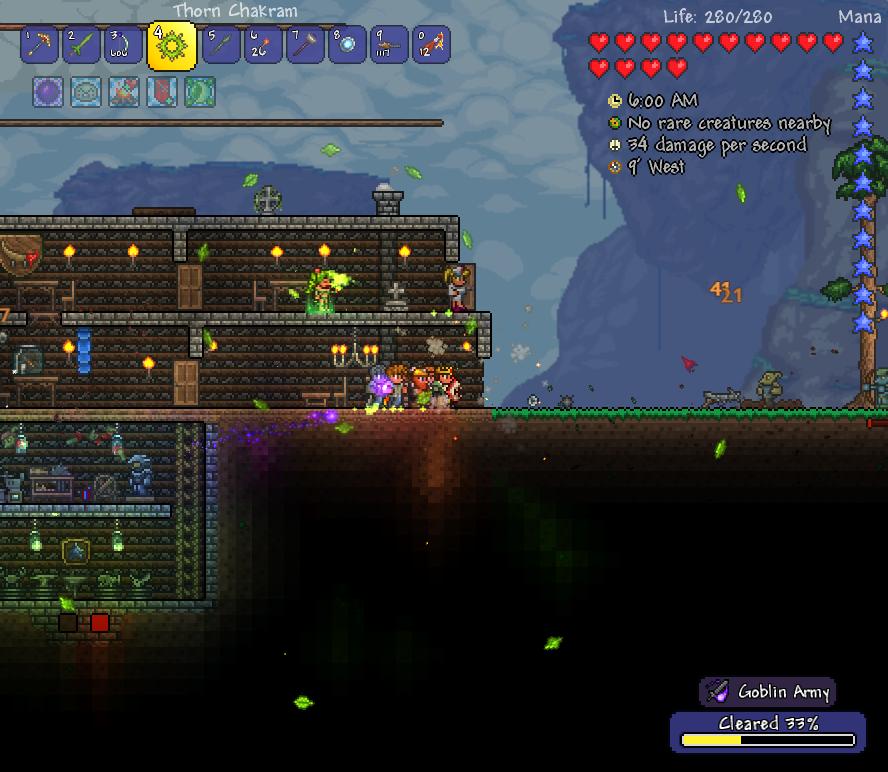Screen dimensions: 888x772
Task: Select the highlighted Thorn Chakram slot
Action: point(171,45)
